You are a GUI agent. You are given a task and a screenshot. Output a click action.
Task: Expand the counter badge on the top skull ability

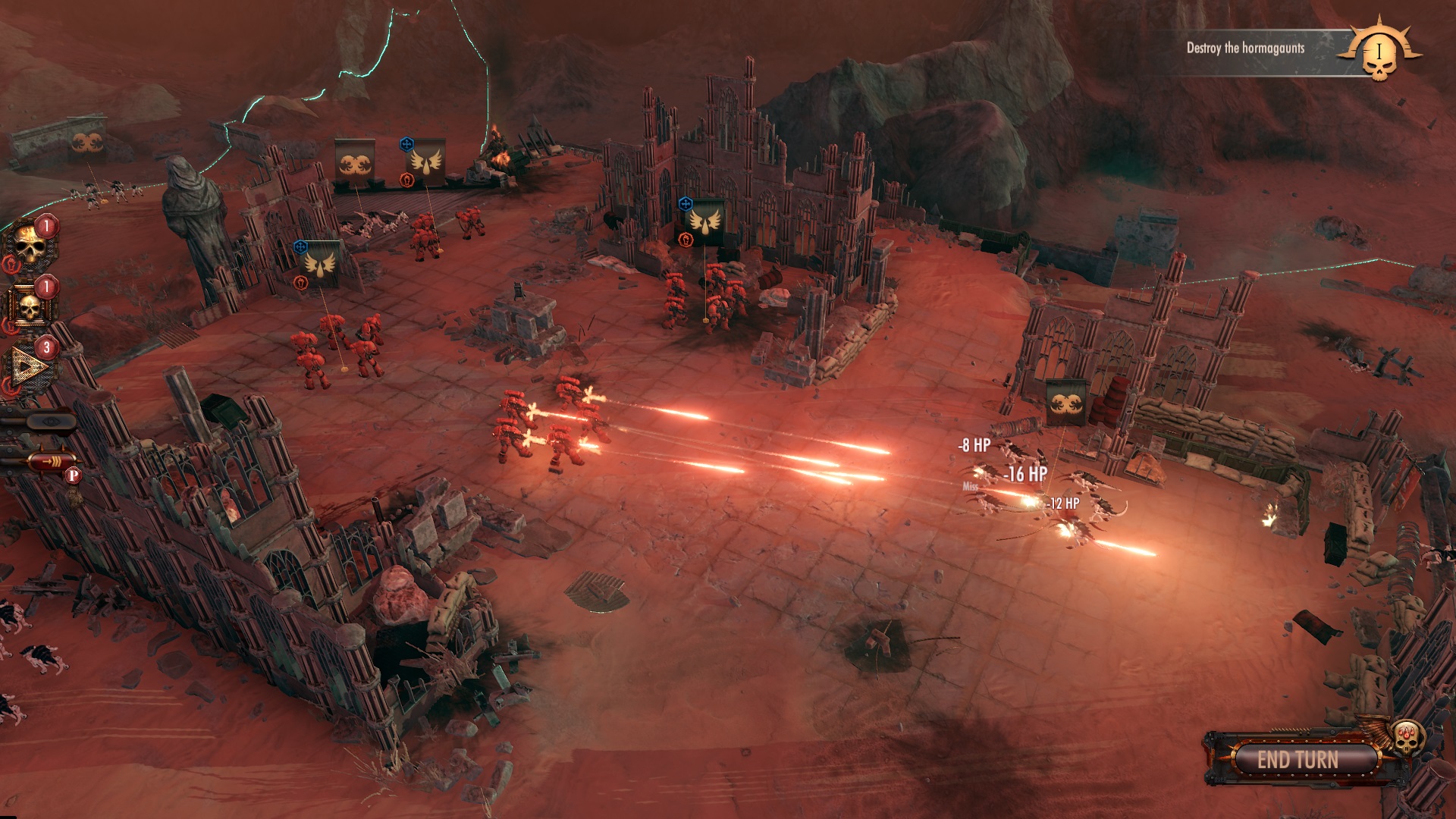coord(45,225)
